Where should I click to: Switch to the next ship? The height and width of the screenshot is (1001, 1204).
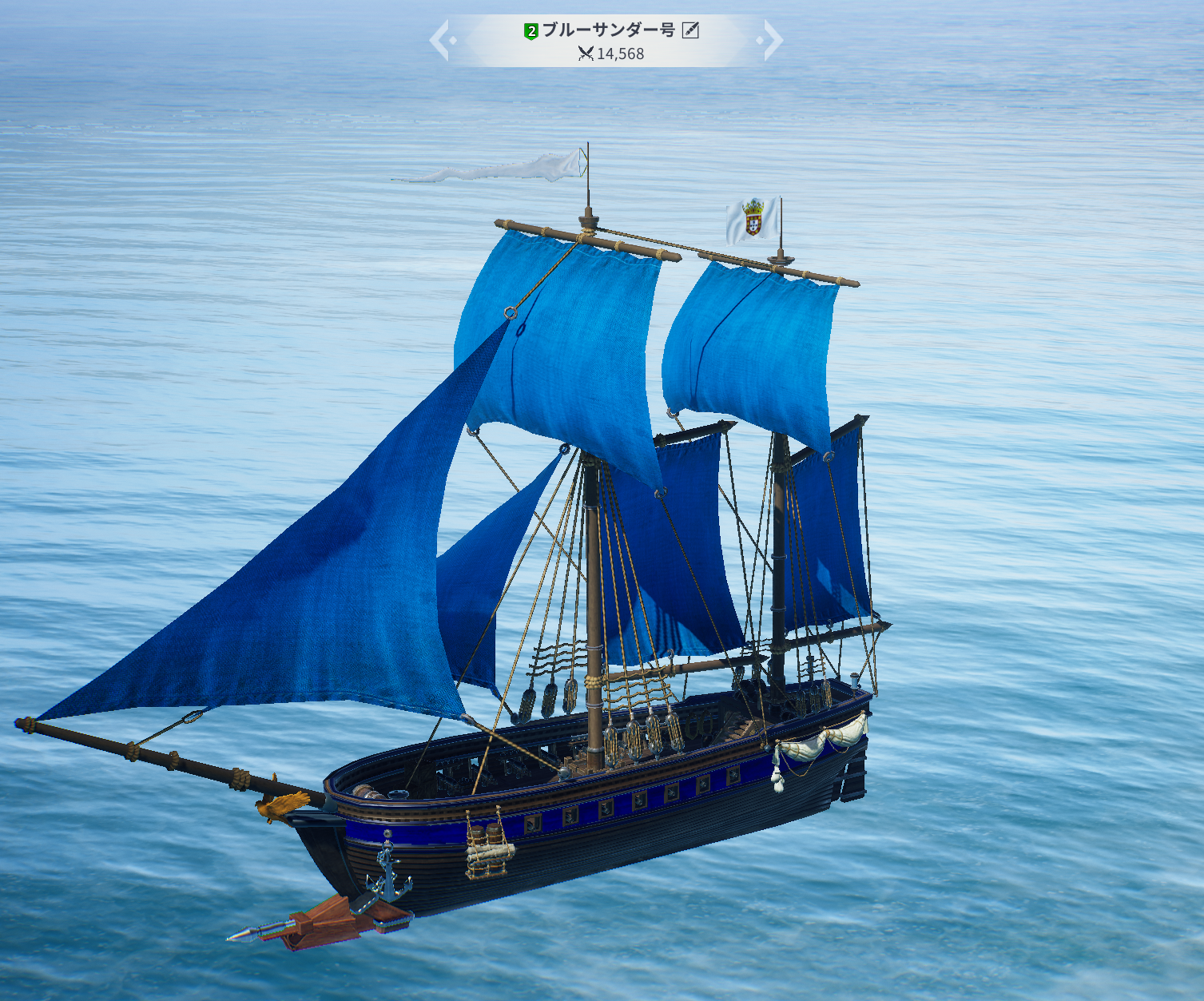(771, 41)
